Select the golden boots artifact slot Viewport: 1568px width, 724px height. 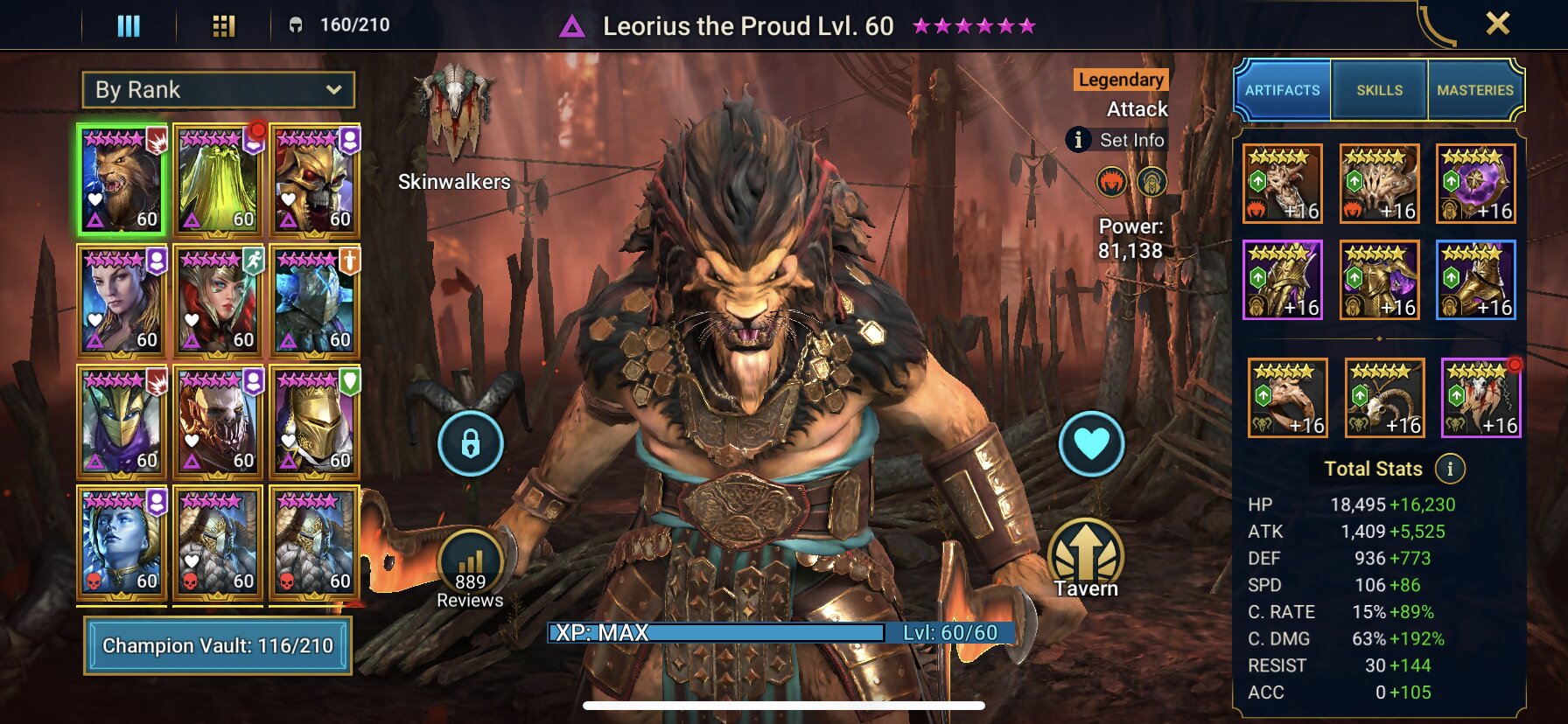(1476, 280)
